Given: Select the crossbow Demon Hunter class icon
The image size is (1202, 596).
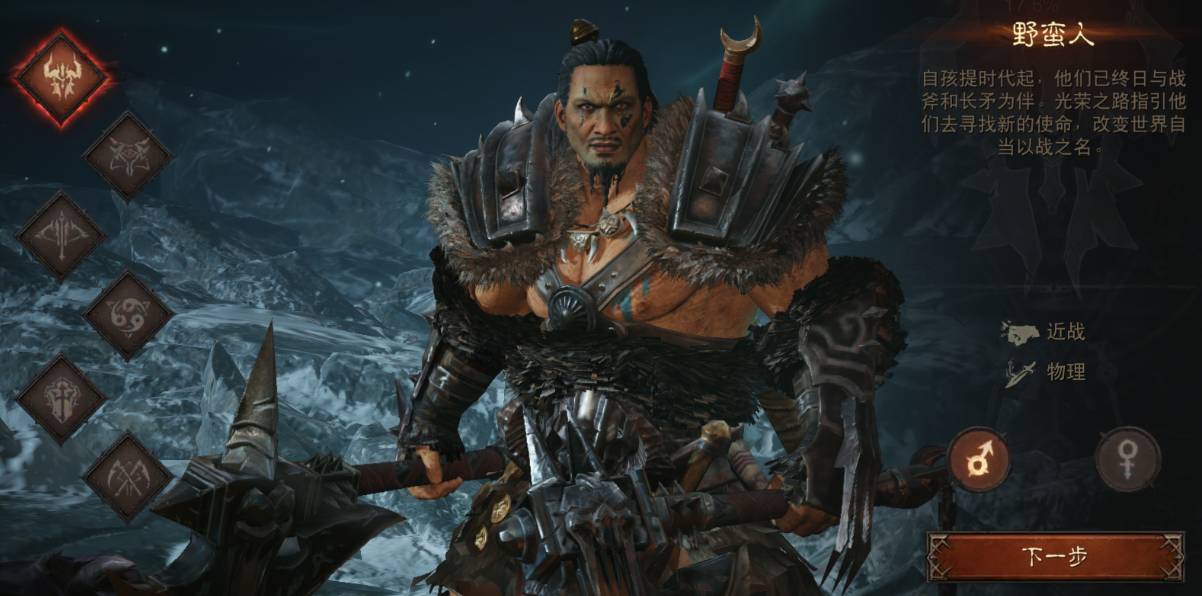Looking at the screenshot, I should coord(61,236).
